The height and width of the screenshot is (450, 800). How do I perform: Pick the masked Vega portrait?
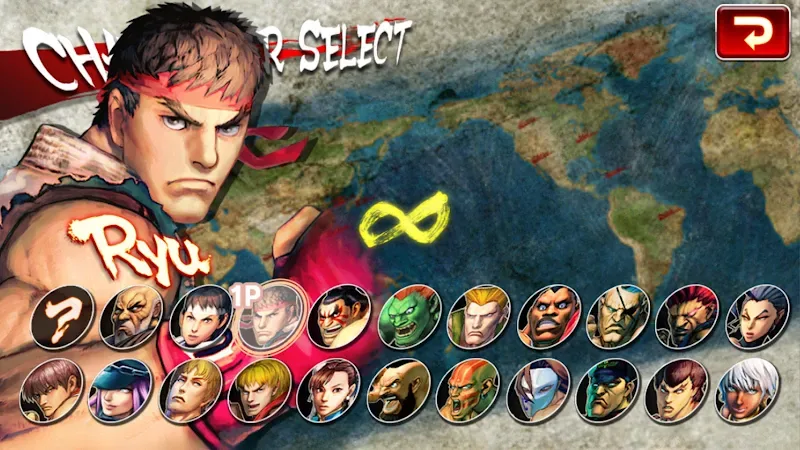pos(537,390)
